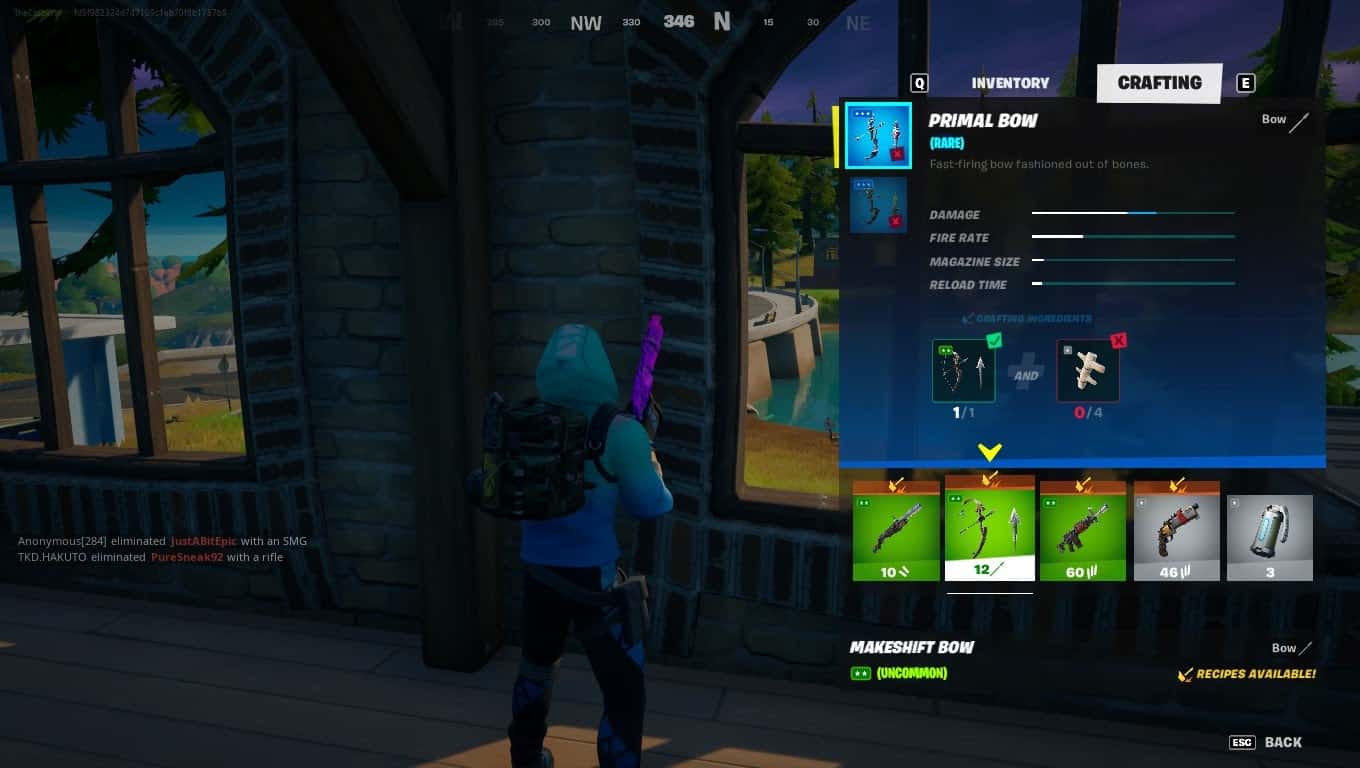Click the green checkmark on the Makeshift Bow ingredient
This screenshot has width=1360, height=768.
point(993,340)
